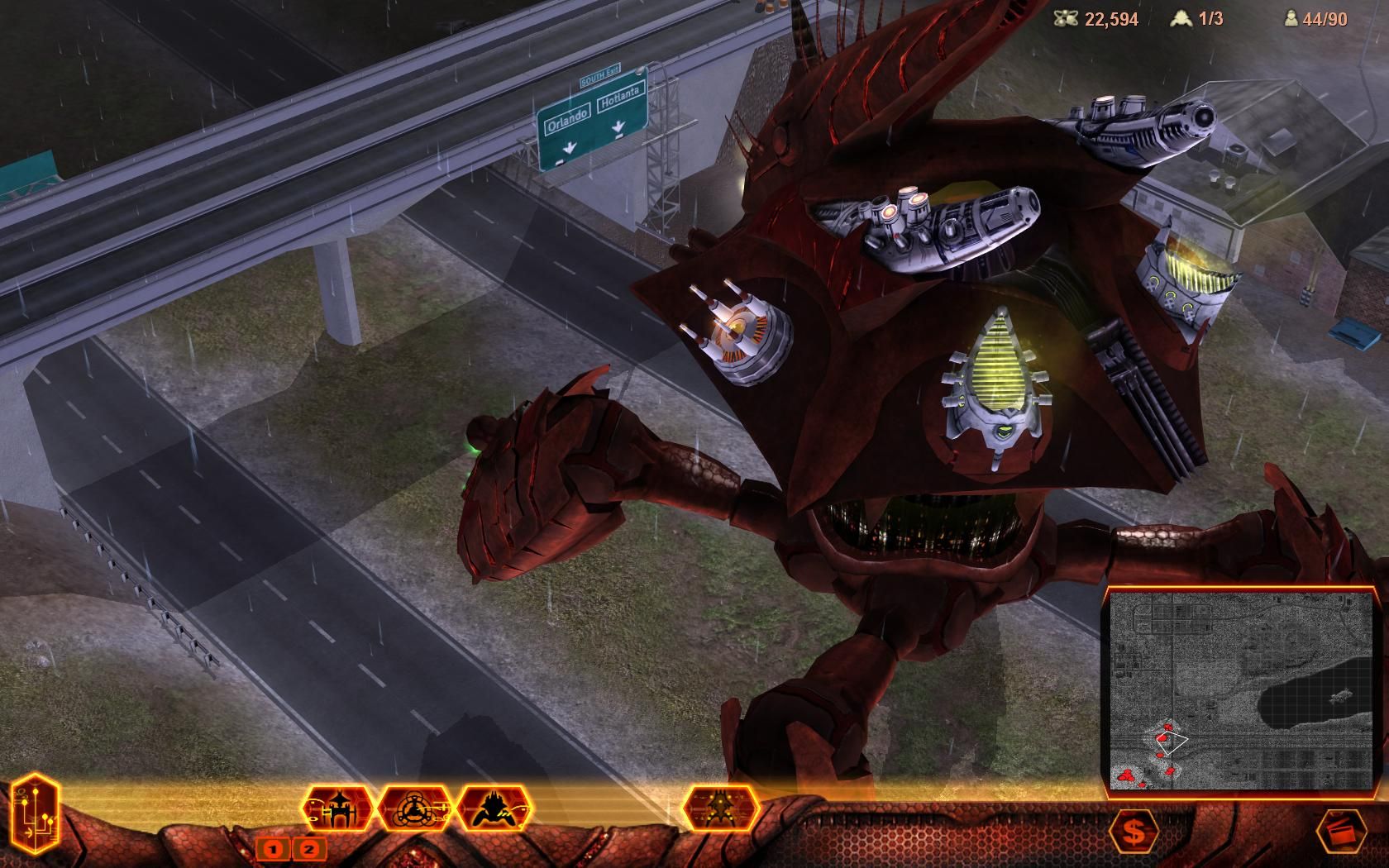Activate the tall glowing-dots unit icon
Screen dimensions: 1389x868
point(721,808)
